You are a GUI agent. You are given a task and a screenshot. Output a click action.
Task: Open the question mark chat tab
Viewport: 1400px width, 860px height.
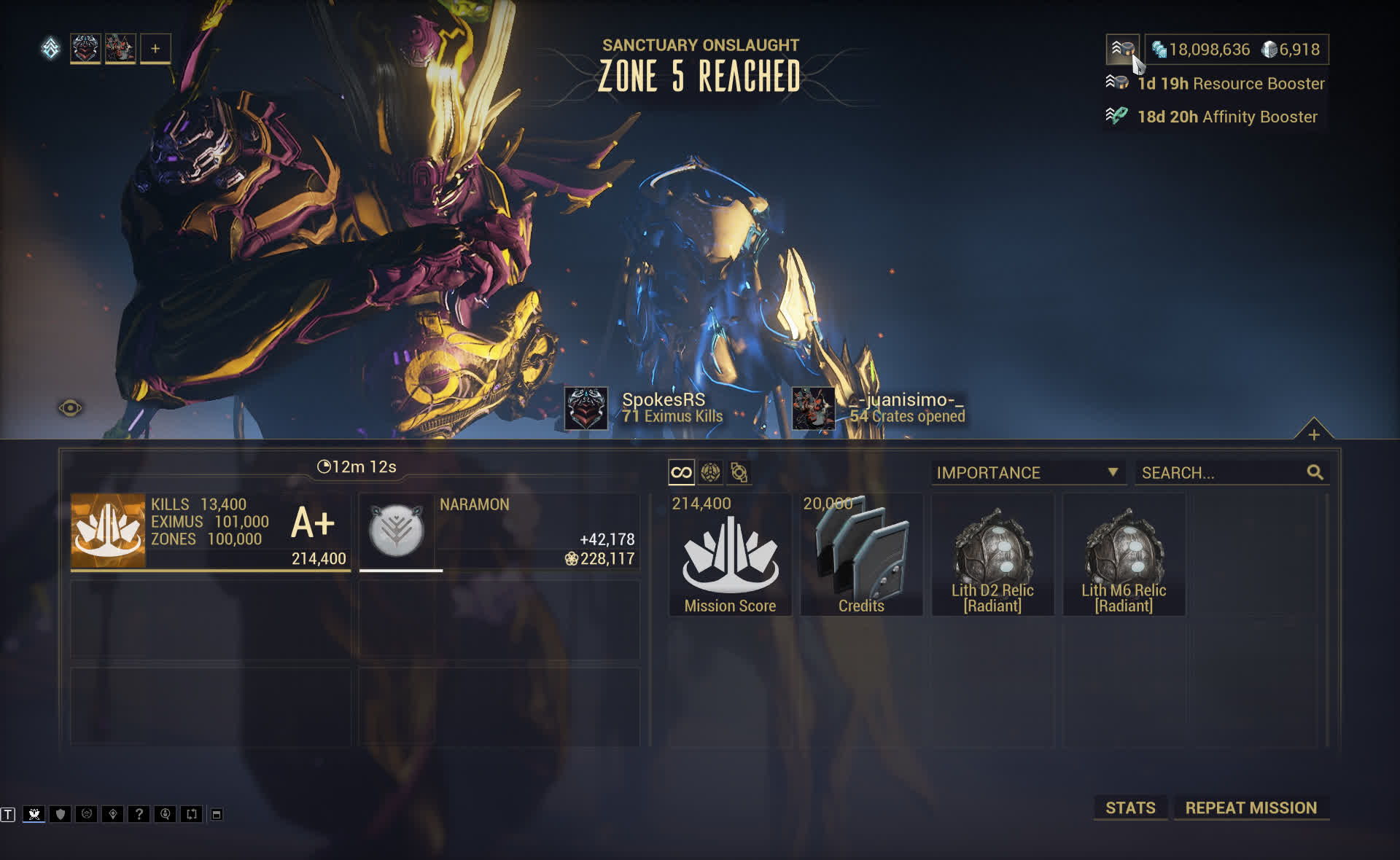click(x=139, y=814)
